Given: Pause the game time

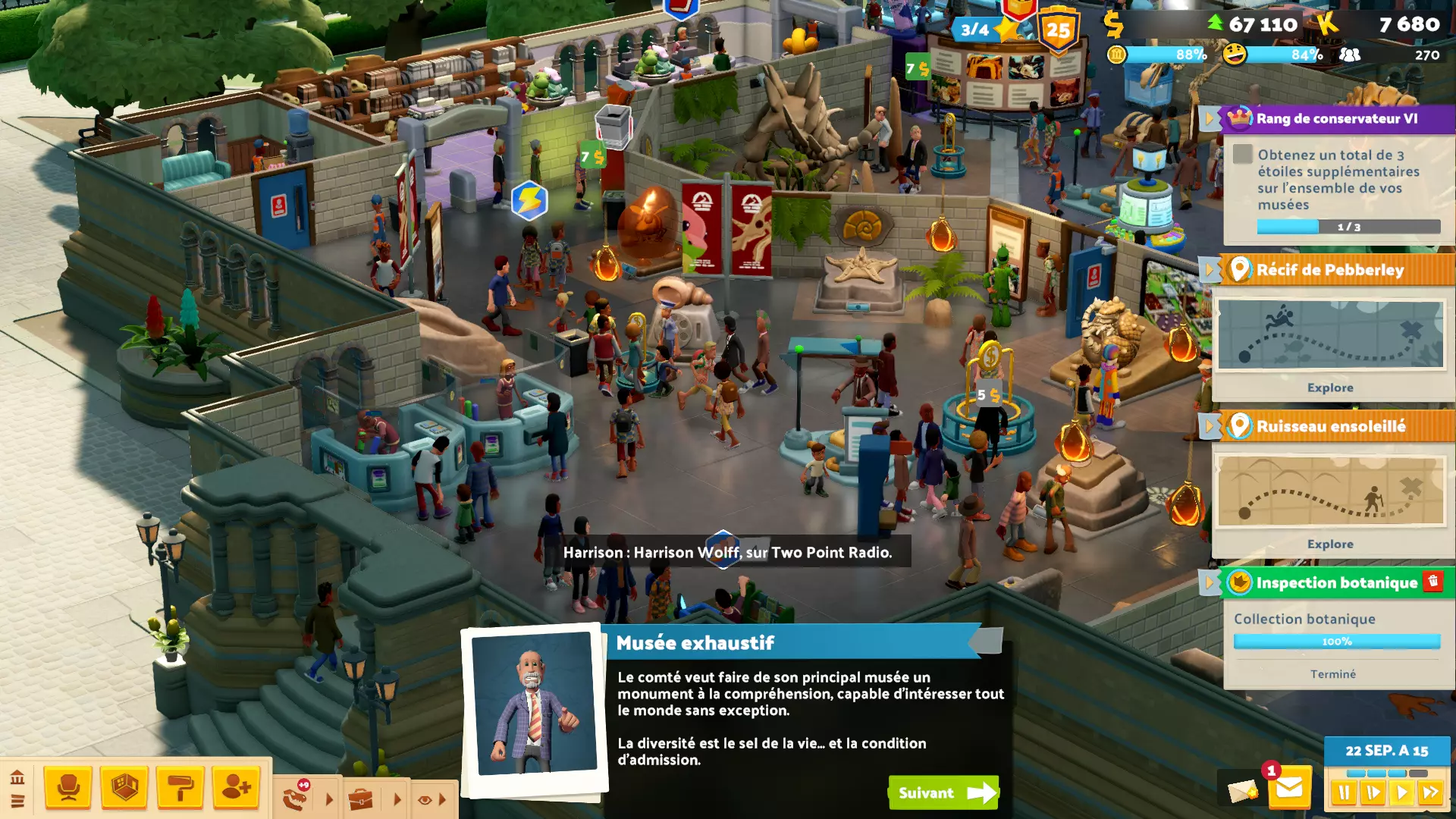Looking at the screenshot, I should tap(1344, 793).
